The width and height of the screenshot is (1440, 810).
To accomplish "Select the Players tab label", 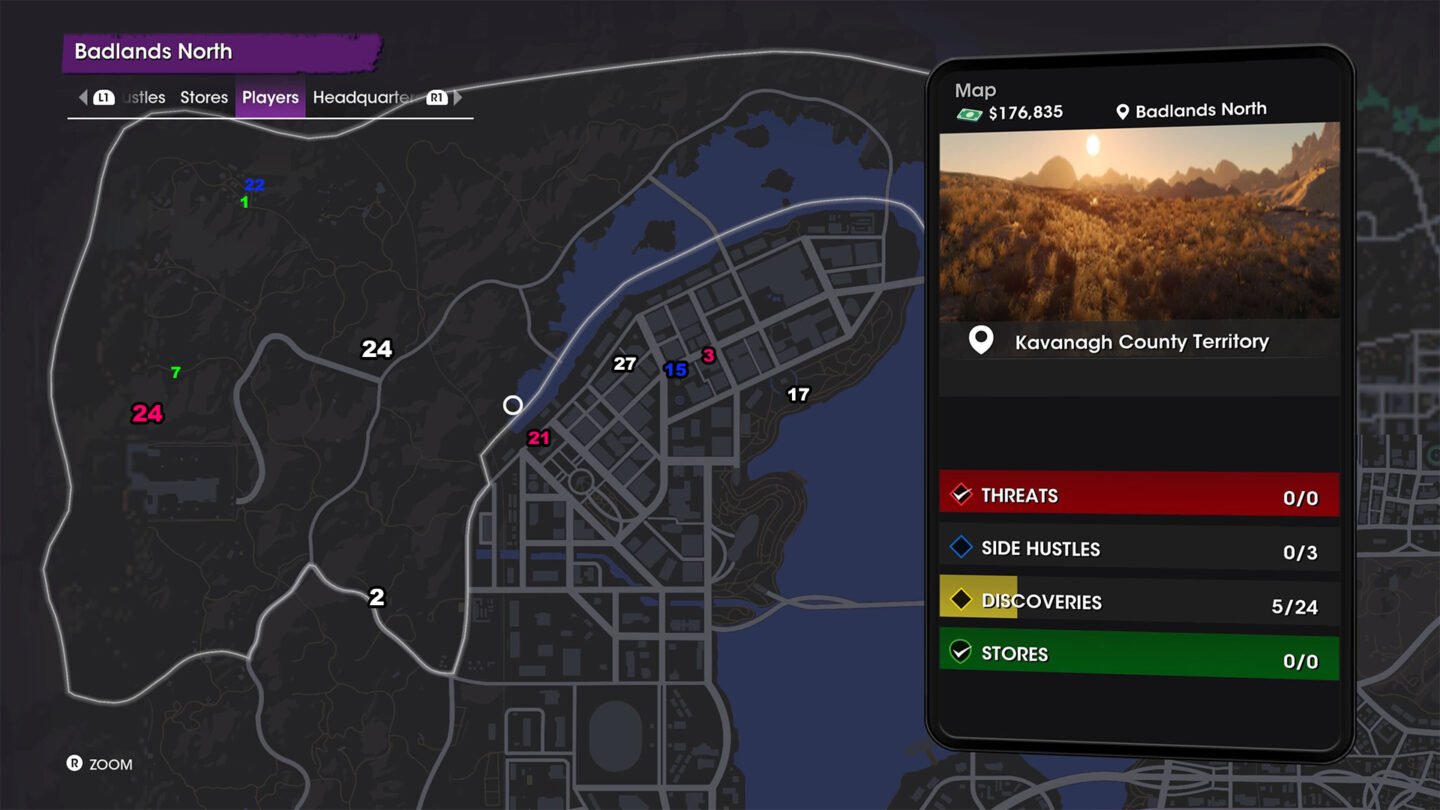I will [269, 97].
